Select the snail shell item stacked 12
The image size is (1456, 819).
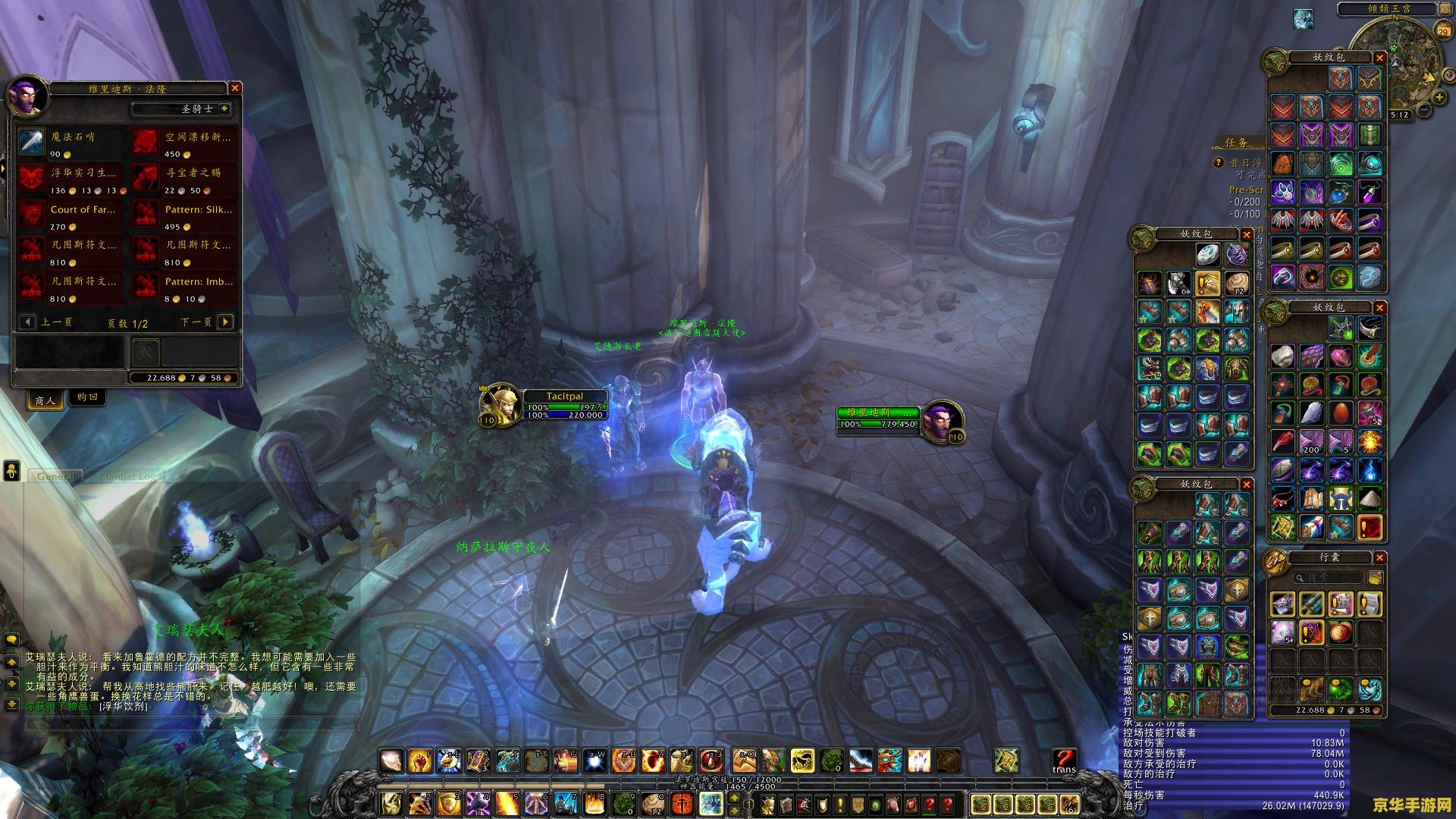pyautogui.click(x=1237, y=283)
